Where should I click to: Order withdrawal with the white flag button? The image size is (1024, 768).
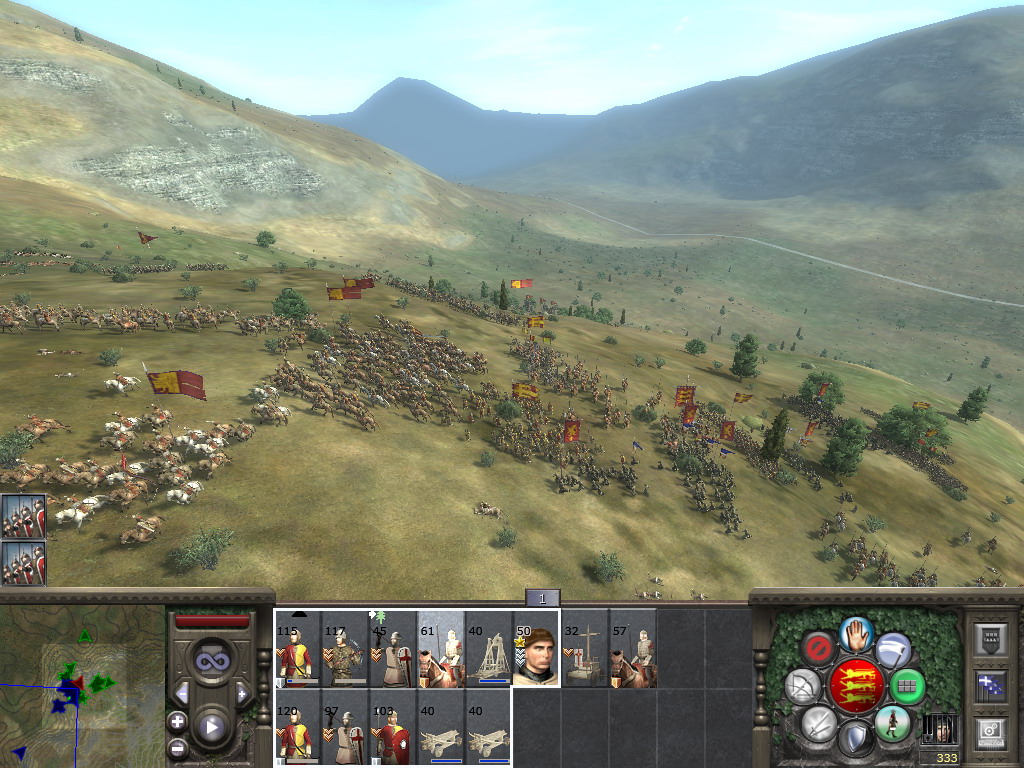click(893, 651)
